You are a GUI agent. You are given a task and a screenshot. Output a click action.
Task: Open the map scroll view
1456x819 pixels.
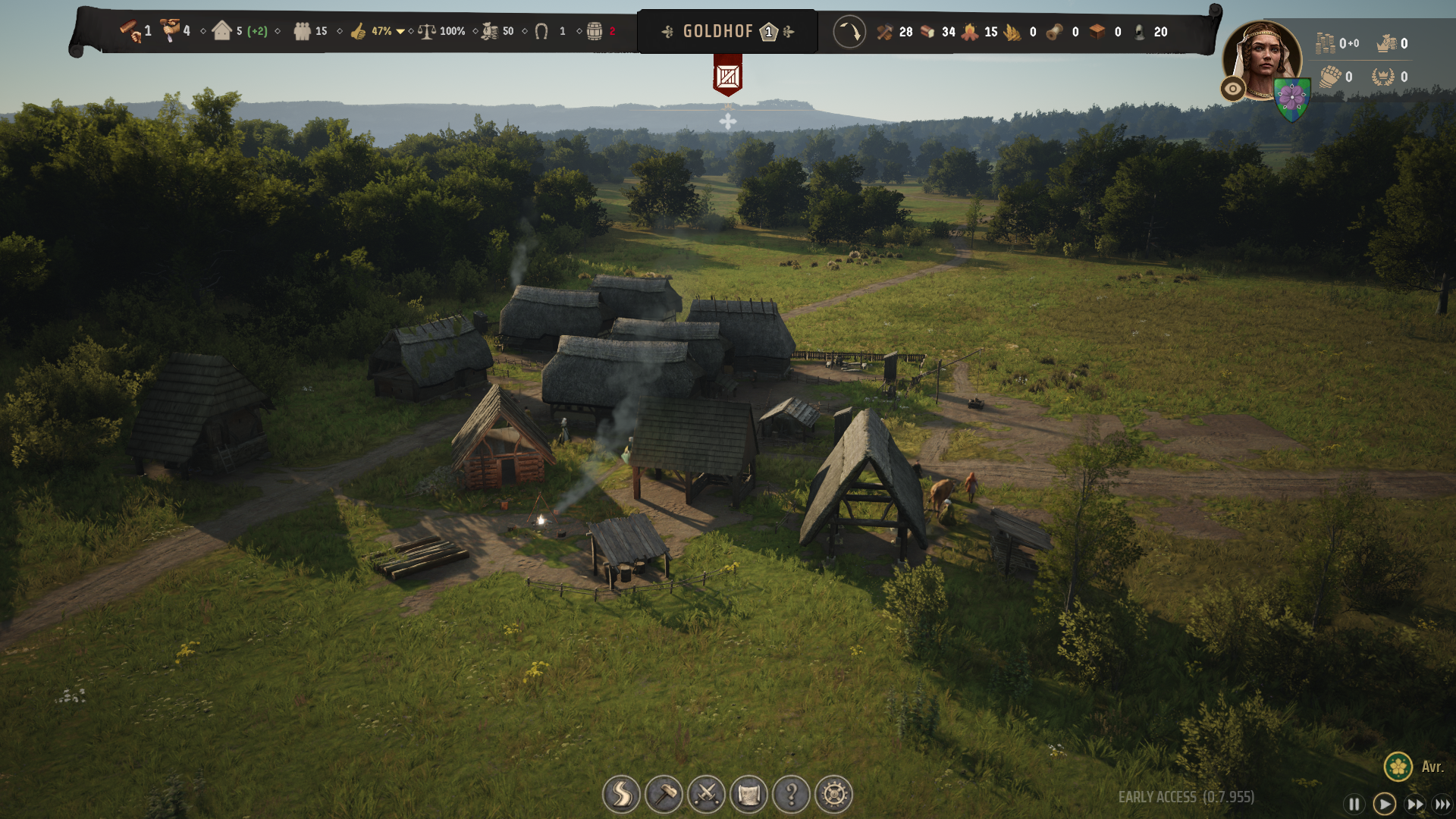(x=748, y=794)
